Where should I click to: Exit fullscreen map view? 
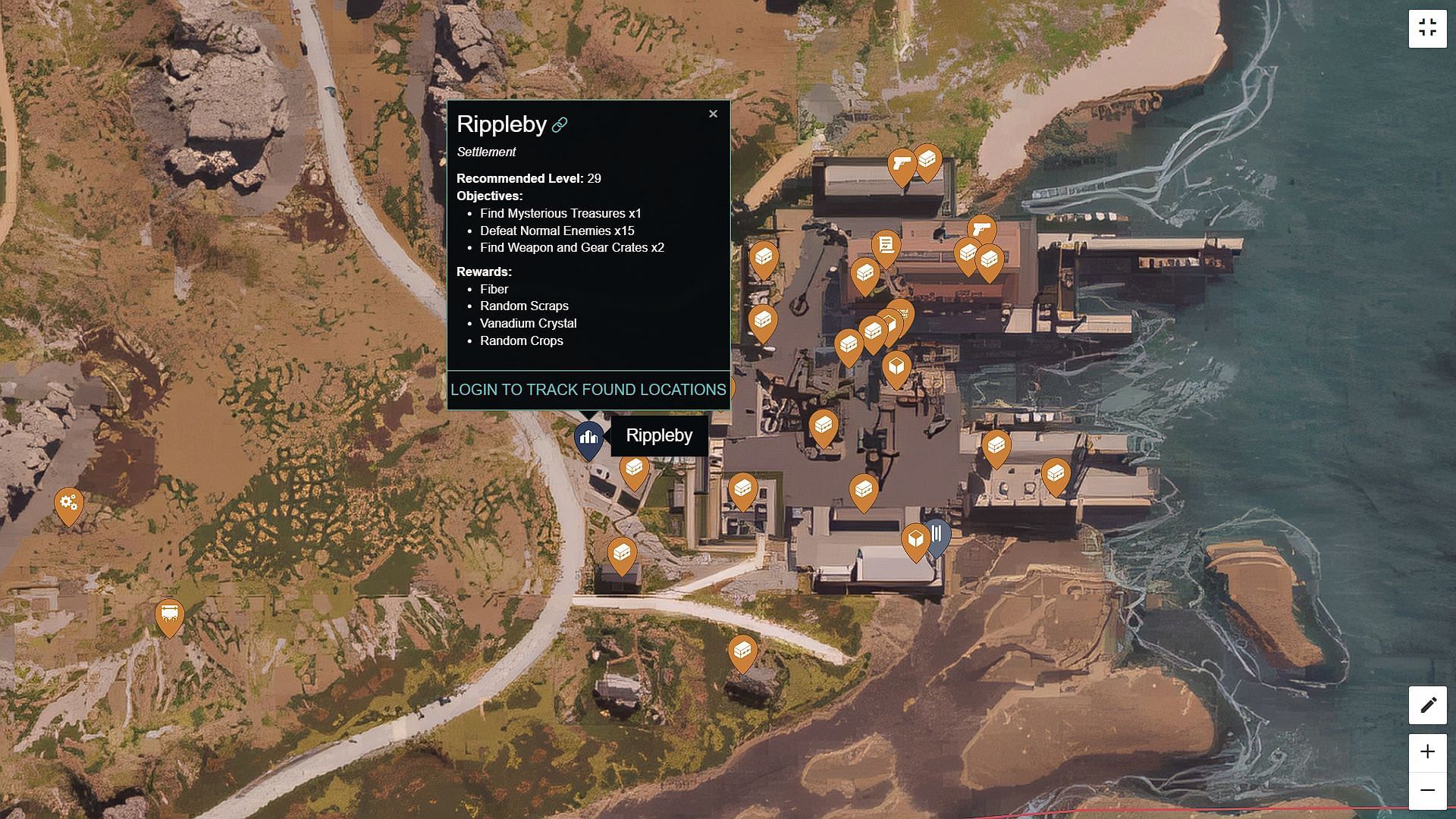[1427, 29]
